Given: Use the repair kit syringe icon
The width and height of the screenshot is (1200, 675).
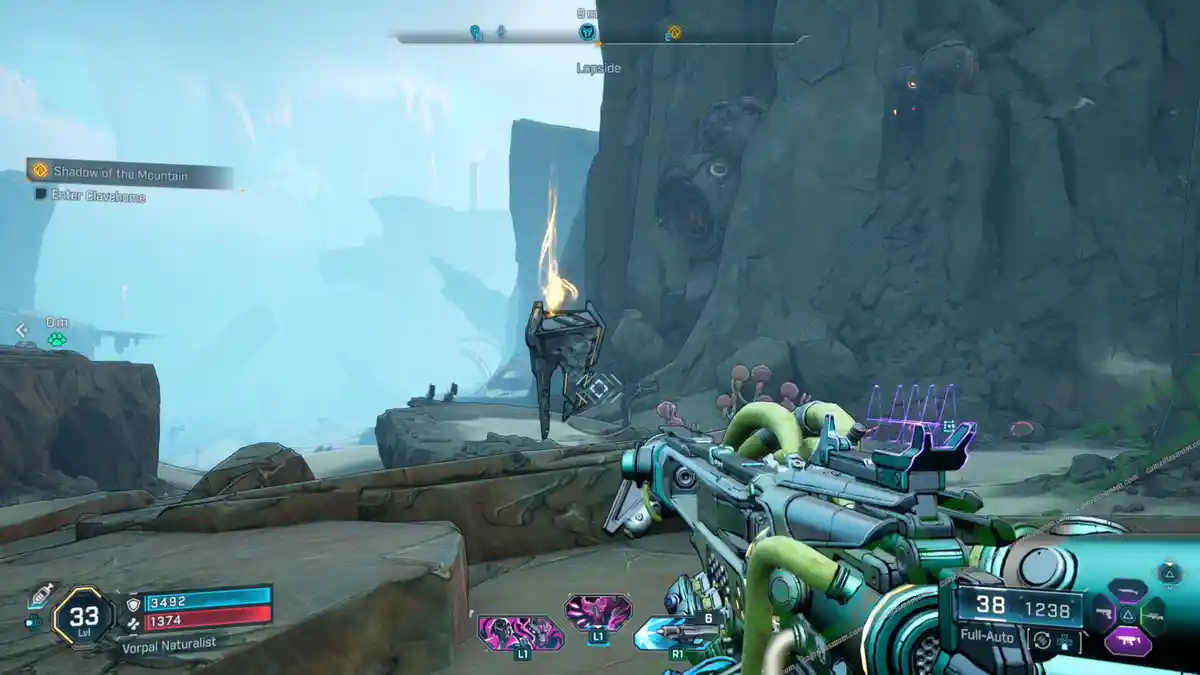Looking at the screenshot, I should pos(39,596).
